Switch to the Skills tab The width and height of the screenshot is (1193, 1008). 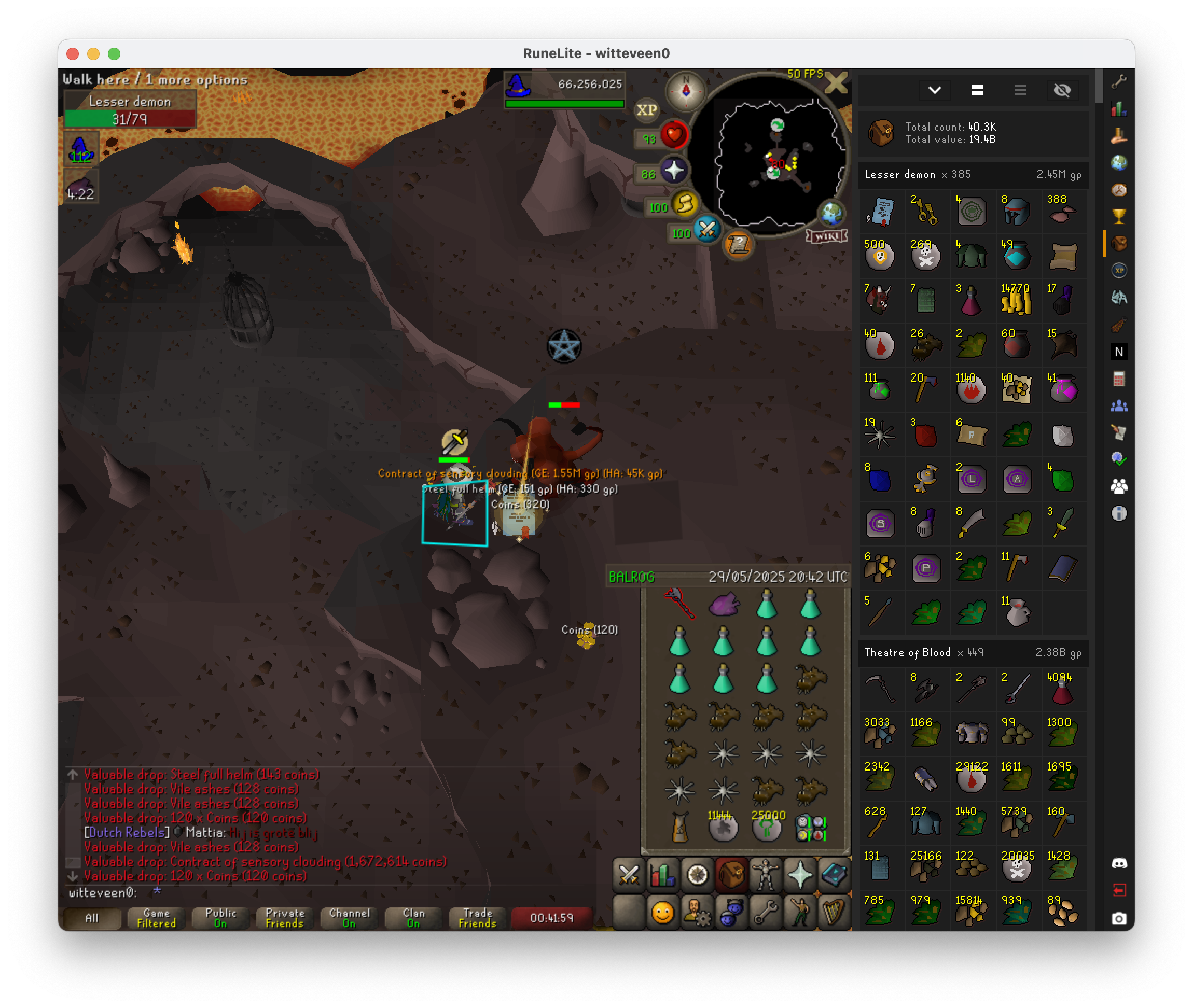click(x=663, y=875)
